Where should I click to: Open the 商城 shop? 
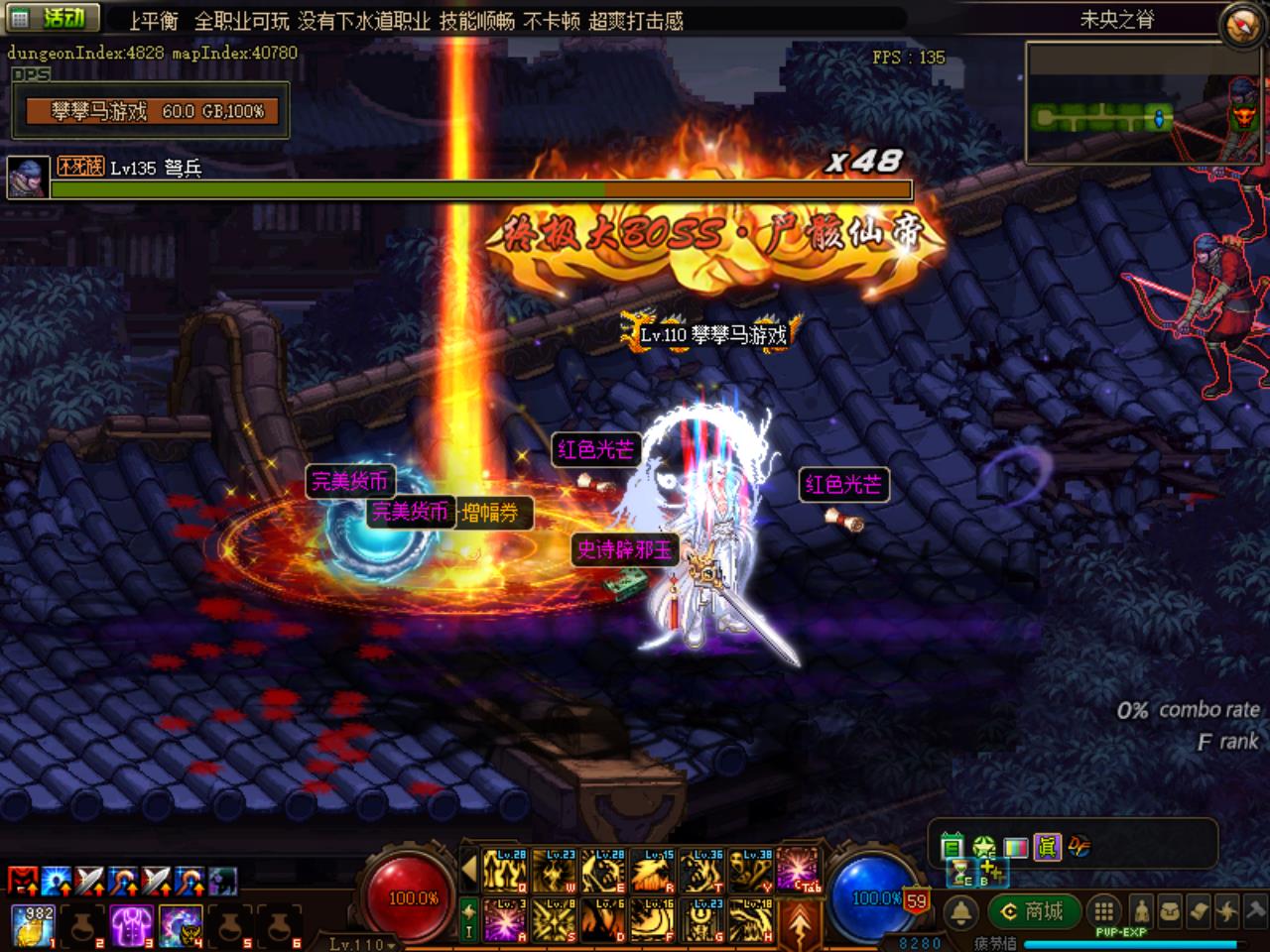[x=1033, y=911]
